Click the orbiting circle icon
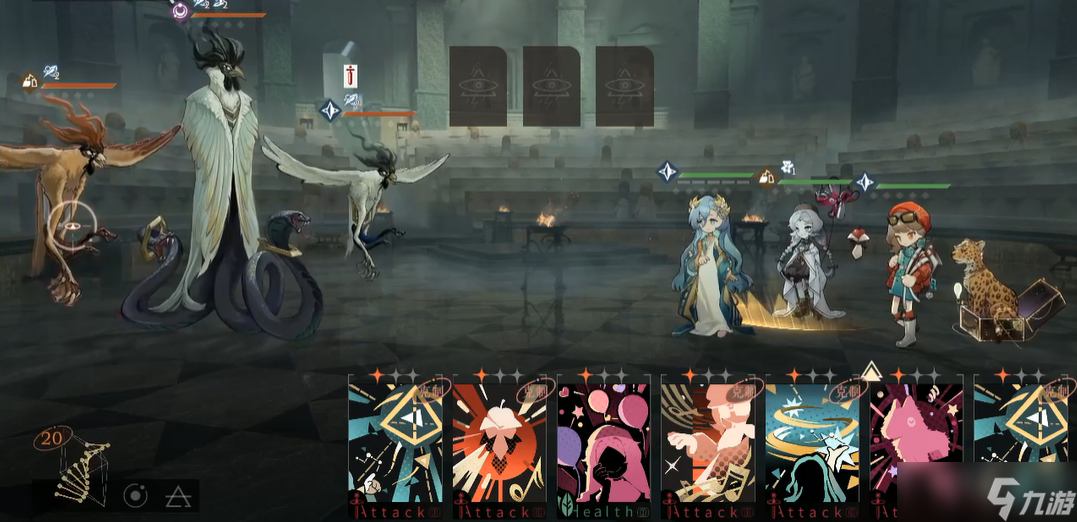This screenshot has height=522, width=1077. point(135,495)
